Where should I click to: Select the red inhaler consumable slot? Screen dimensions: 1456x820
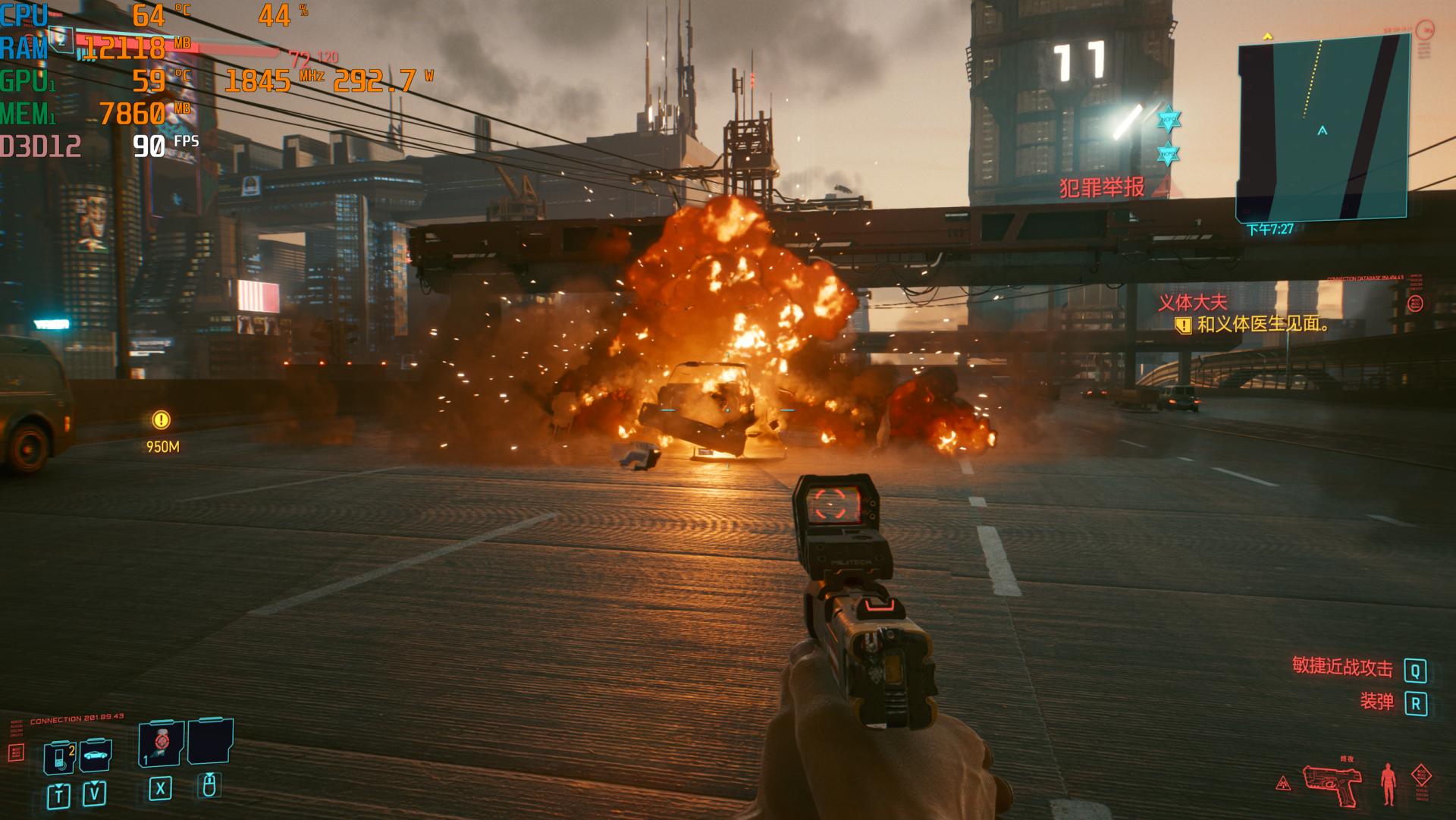161,742
